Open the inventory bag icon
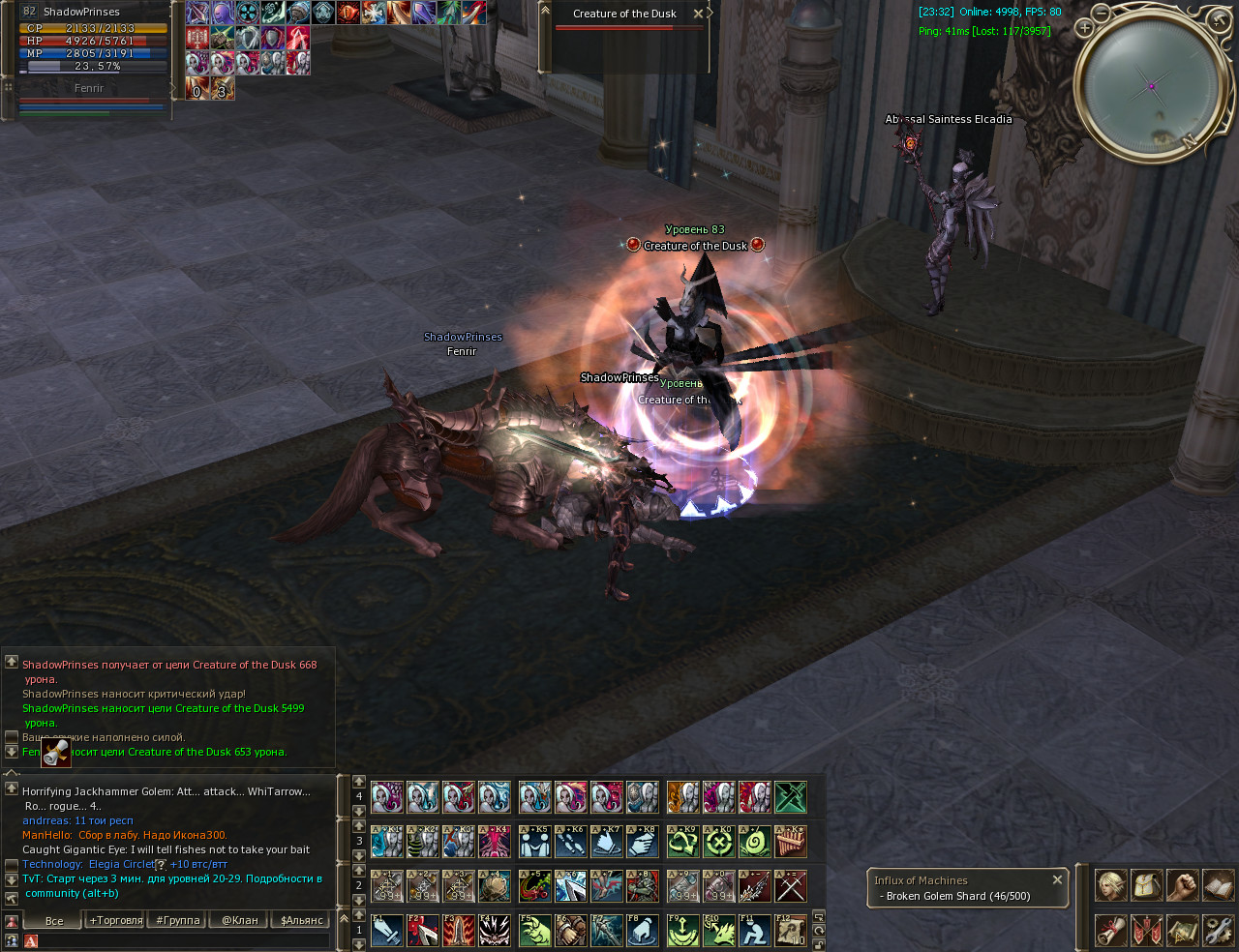The height and width of the screenshot is (952, 1239). [x=1146, y=885]
